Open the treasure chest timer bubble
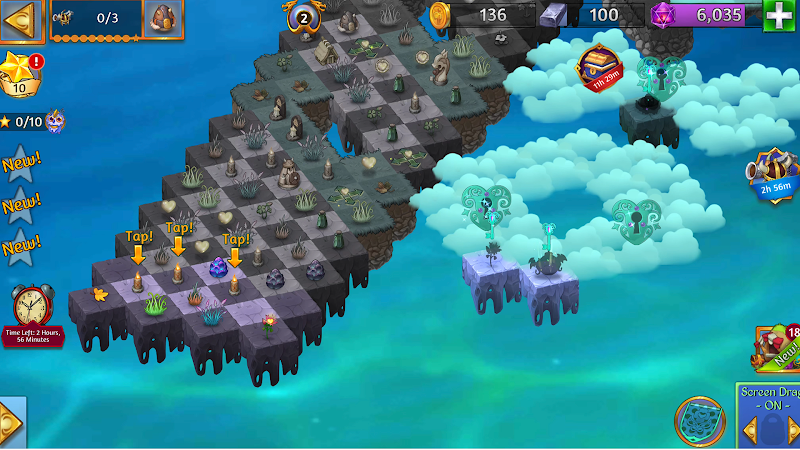 600,67
